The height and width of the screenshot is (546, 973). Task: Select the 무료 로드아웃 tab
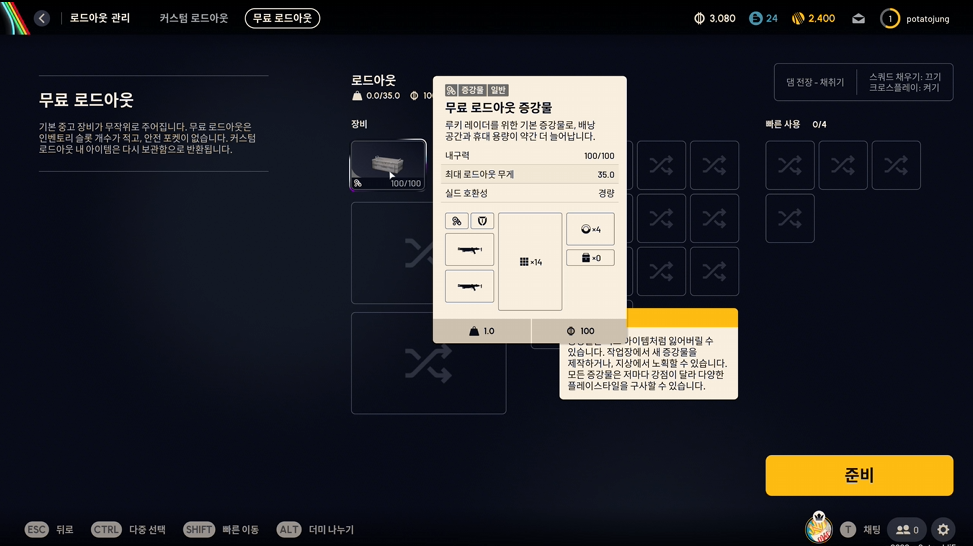(x=282, y=18)
